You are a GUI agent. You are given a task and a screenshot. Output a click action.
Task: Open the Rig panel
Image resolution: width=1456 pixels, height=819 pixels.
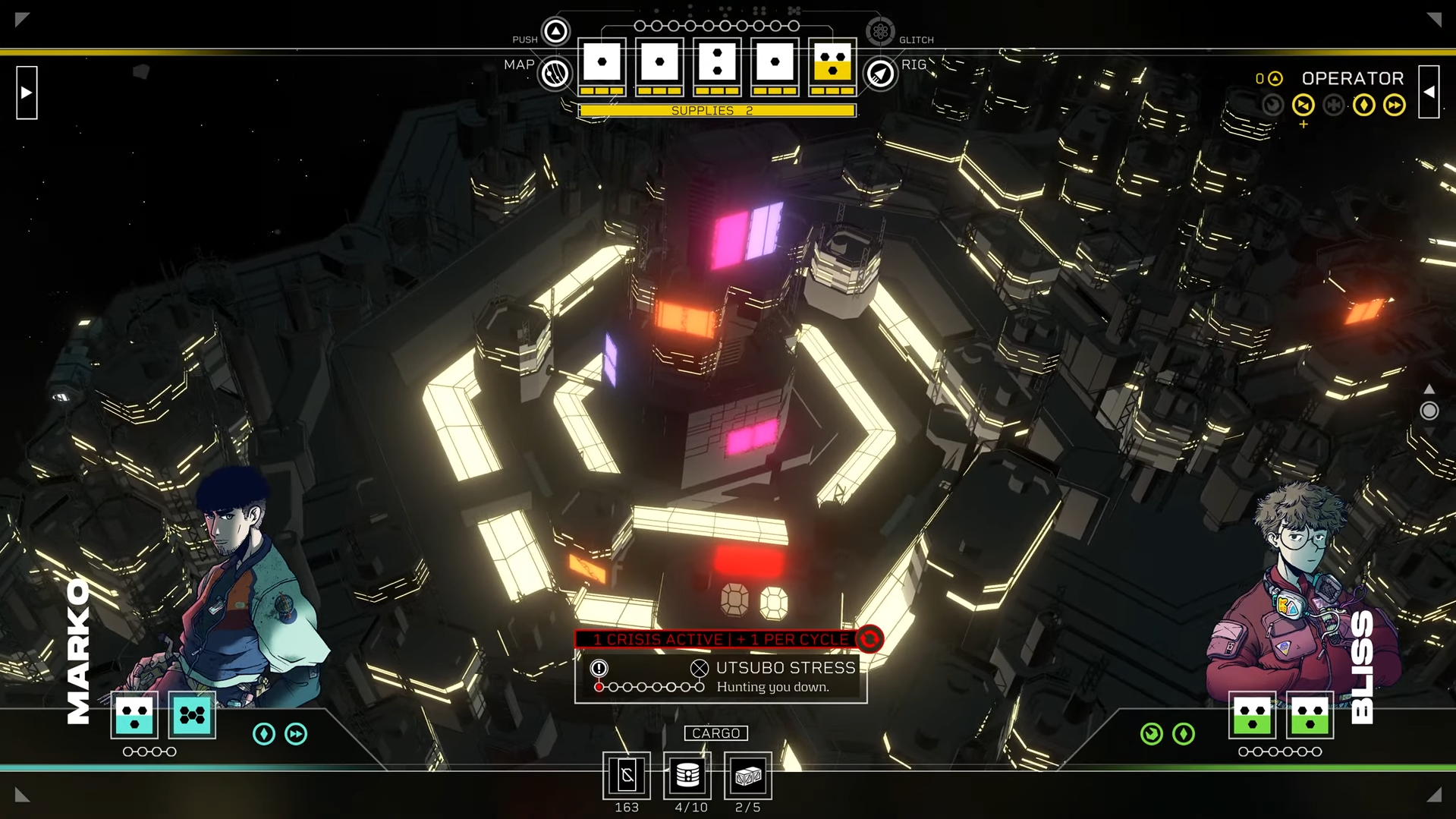coord(880,74)
